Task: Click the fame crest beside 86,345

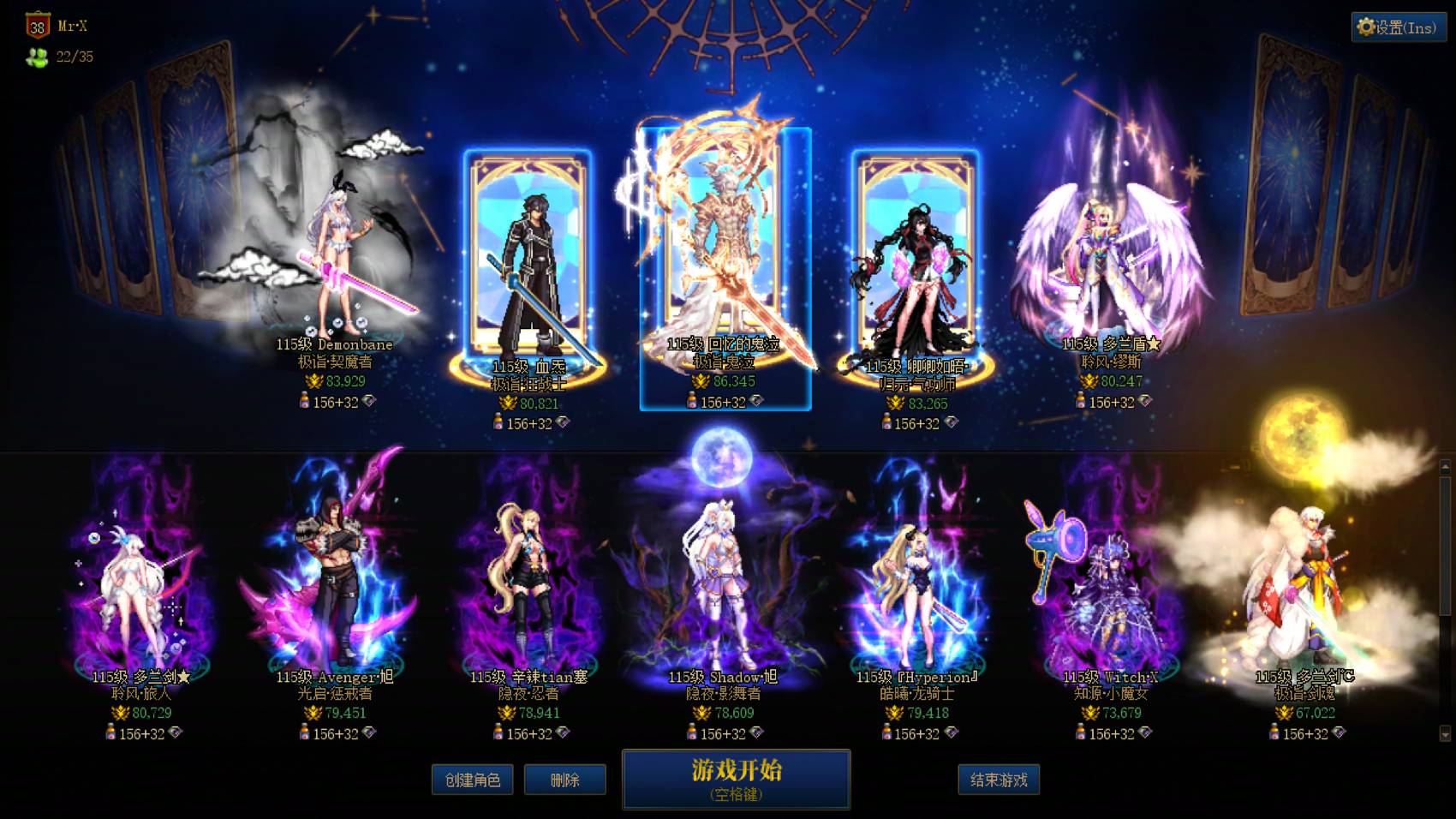Action: pyautogui.click(x=701, y=380)
